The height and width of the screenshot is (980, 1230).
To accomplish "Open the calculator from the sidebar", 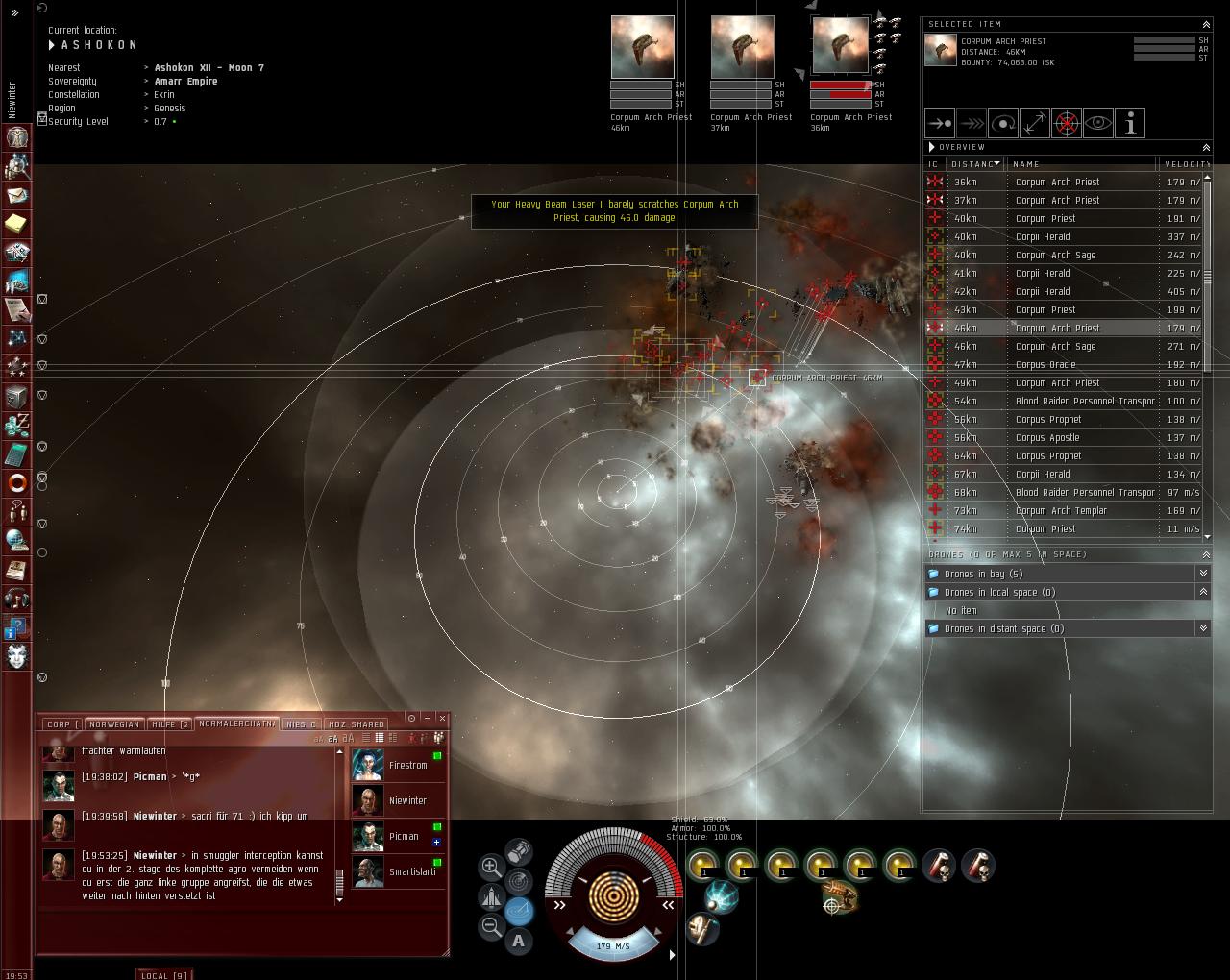I will [x=16, y=453].
